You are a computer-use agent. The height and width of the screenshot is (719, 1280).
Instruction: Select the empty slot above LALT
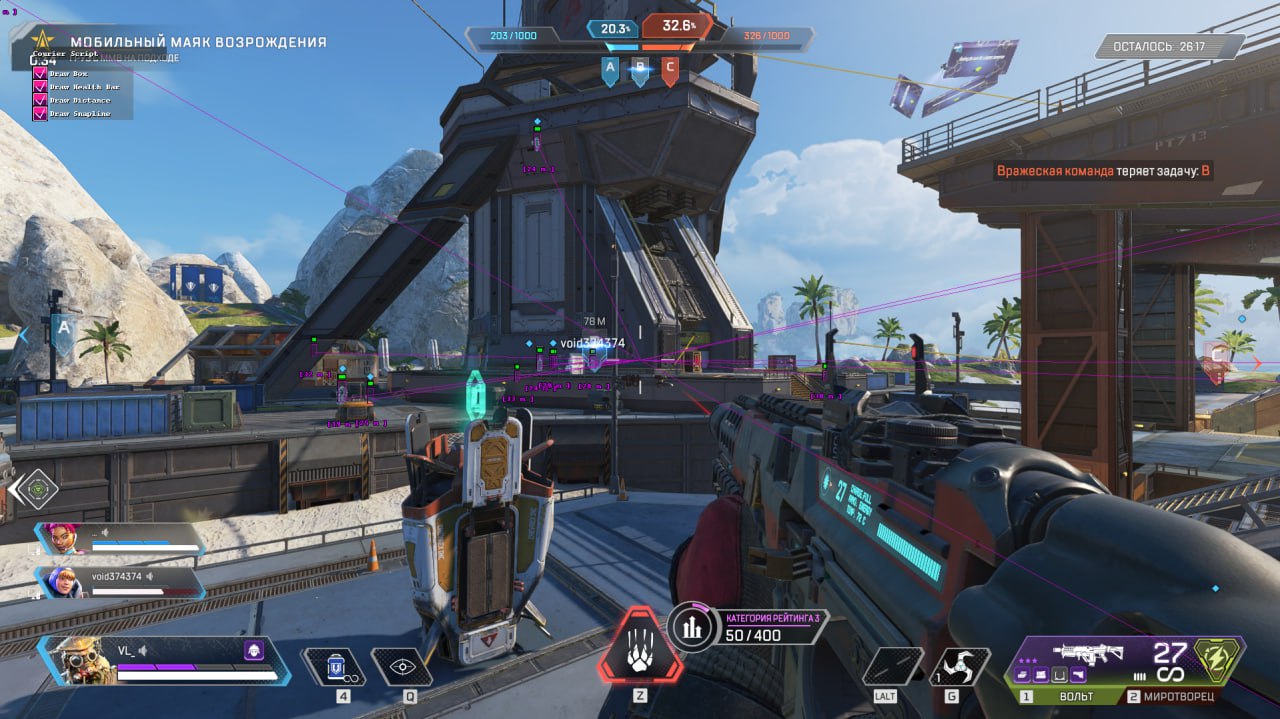click(x=892, y=666)
